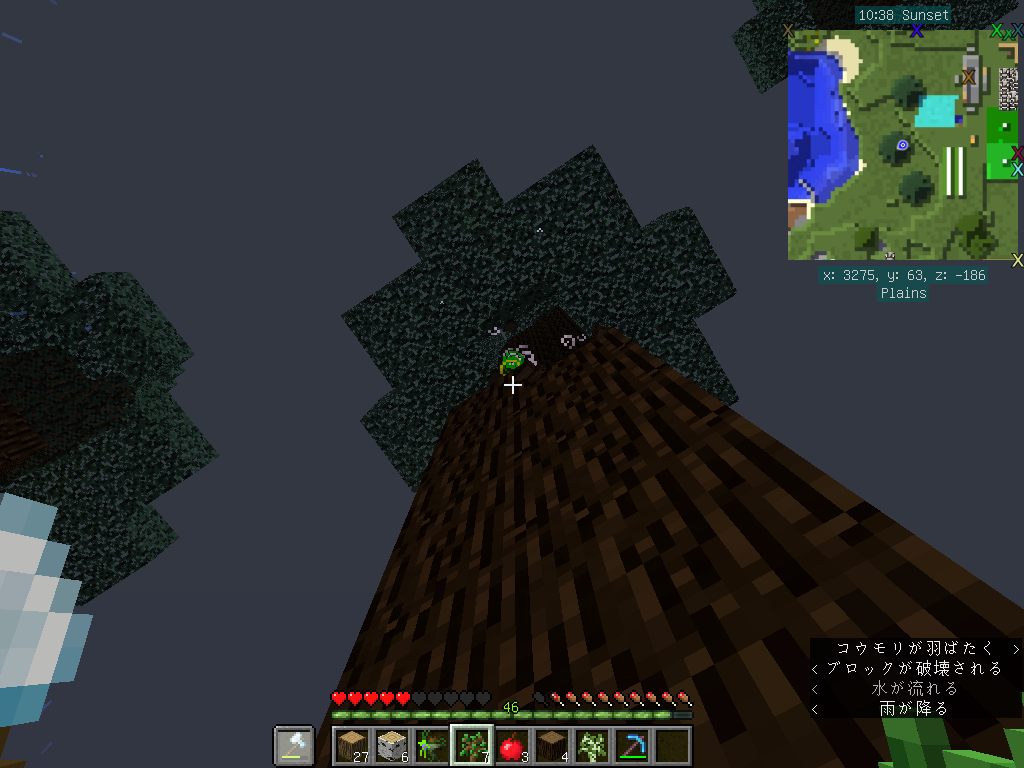This screenshot has width=1024, height=768.
Task: Click the dark blue X waypoint marker
Action: pos(916,31)
